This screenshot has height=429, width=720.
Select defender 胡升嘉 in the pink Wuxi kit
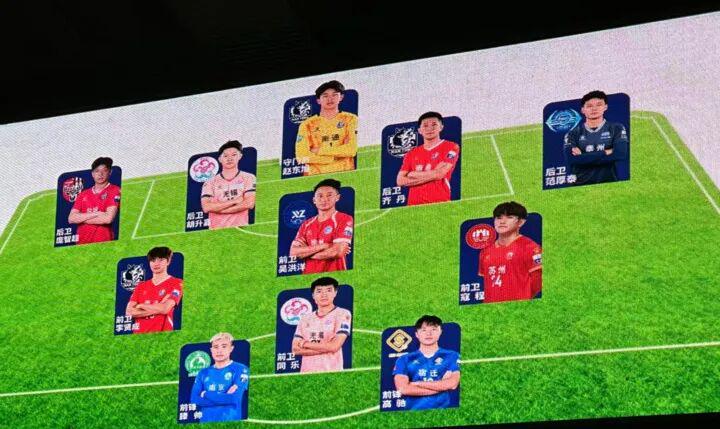(x=222, y=190)
